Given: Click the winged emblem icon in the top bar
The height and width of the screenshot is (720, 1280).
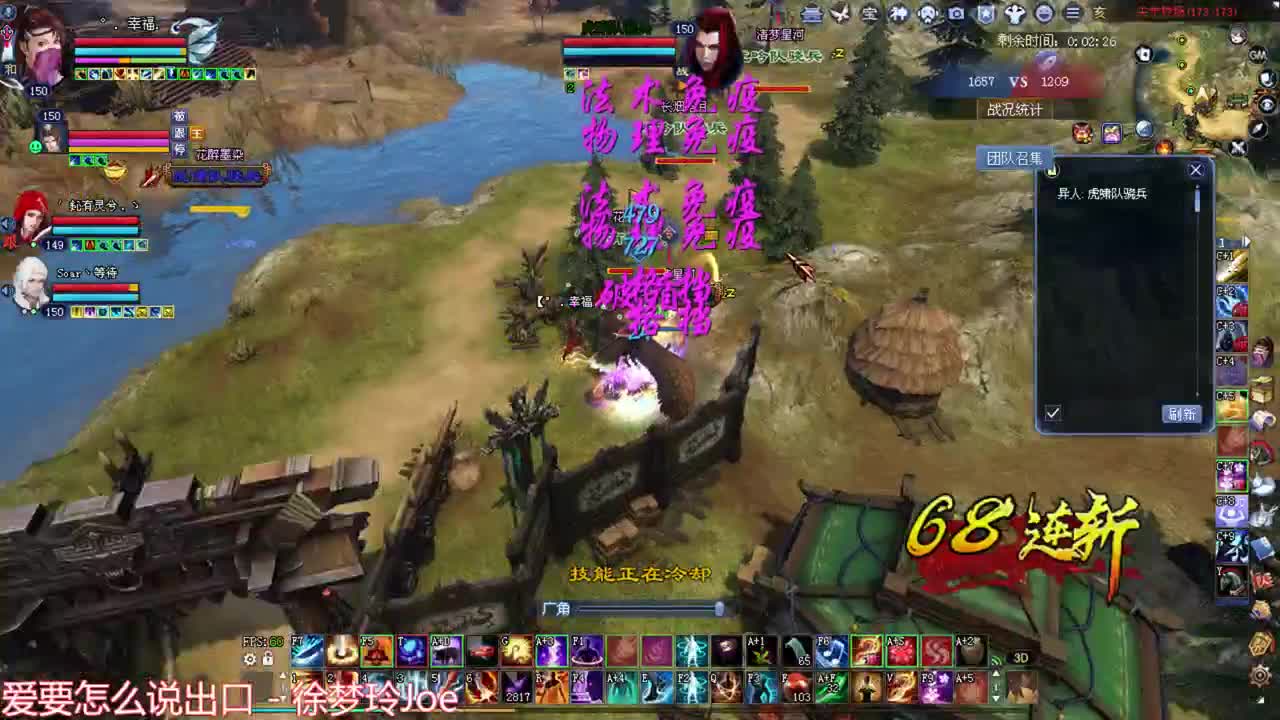Looking at the screenshot, I should pos(840,14).
